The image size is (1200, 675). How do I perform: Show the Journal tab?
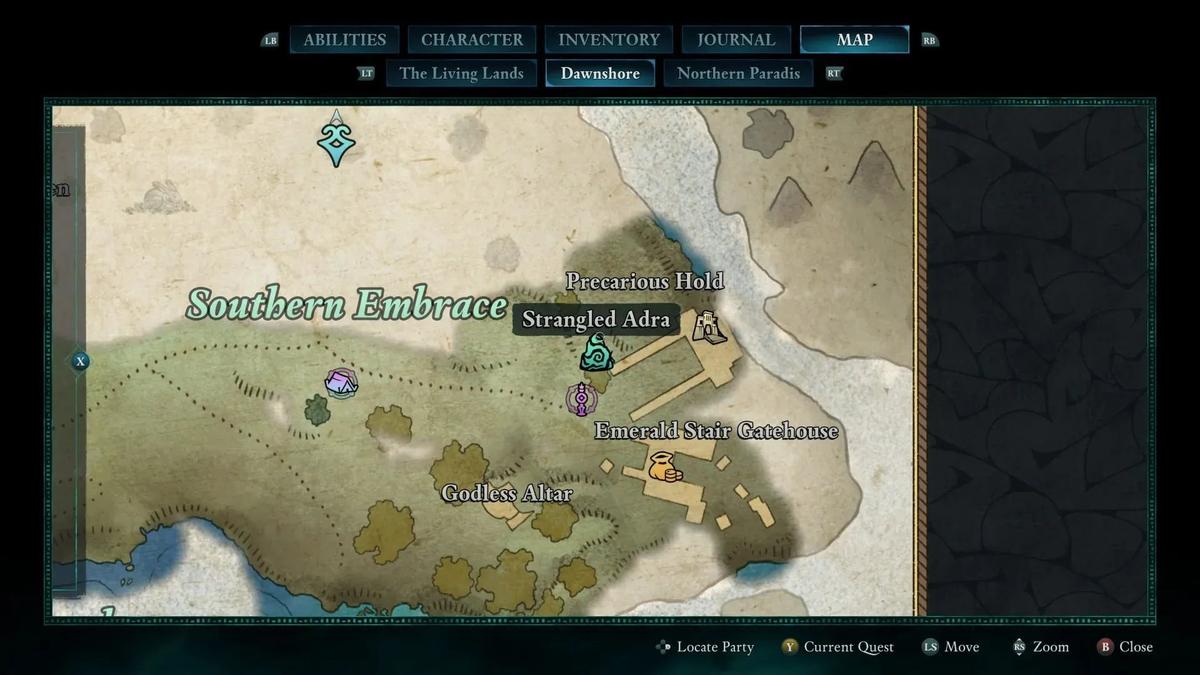(x=736, y=40)
